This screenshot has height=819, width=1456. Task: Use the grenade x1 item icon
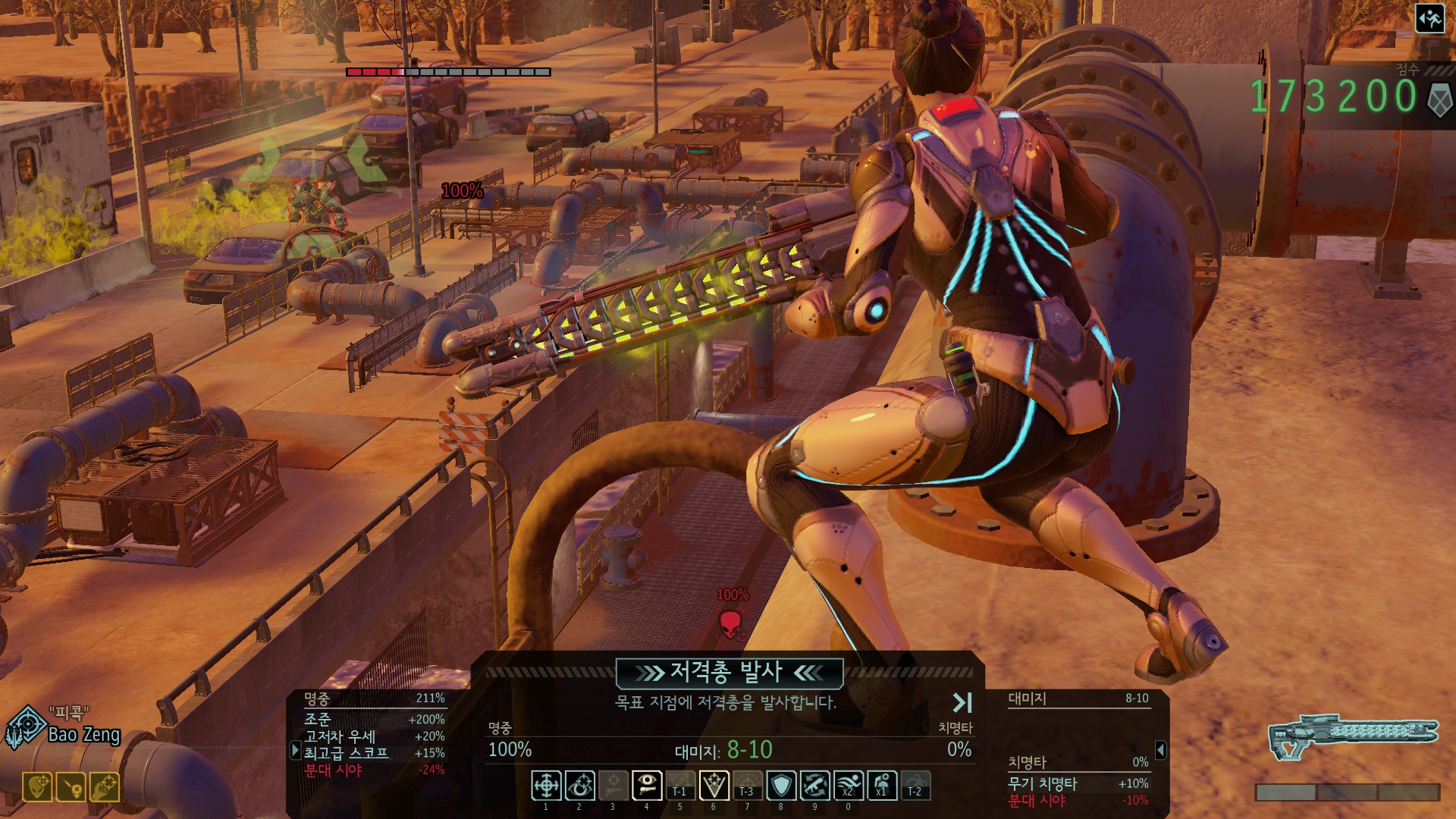pos(881,786)
